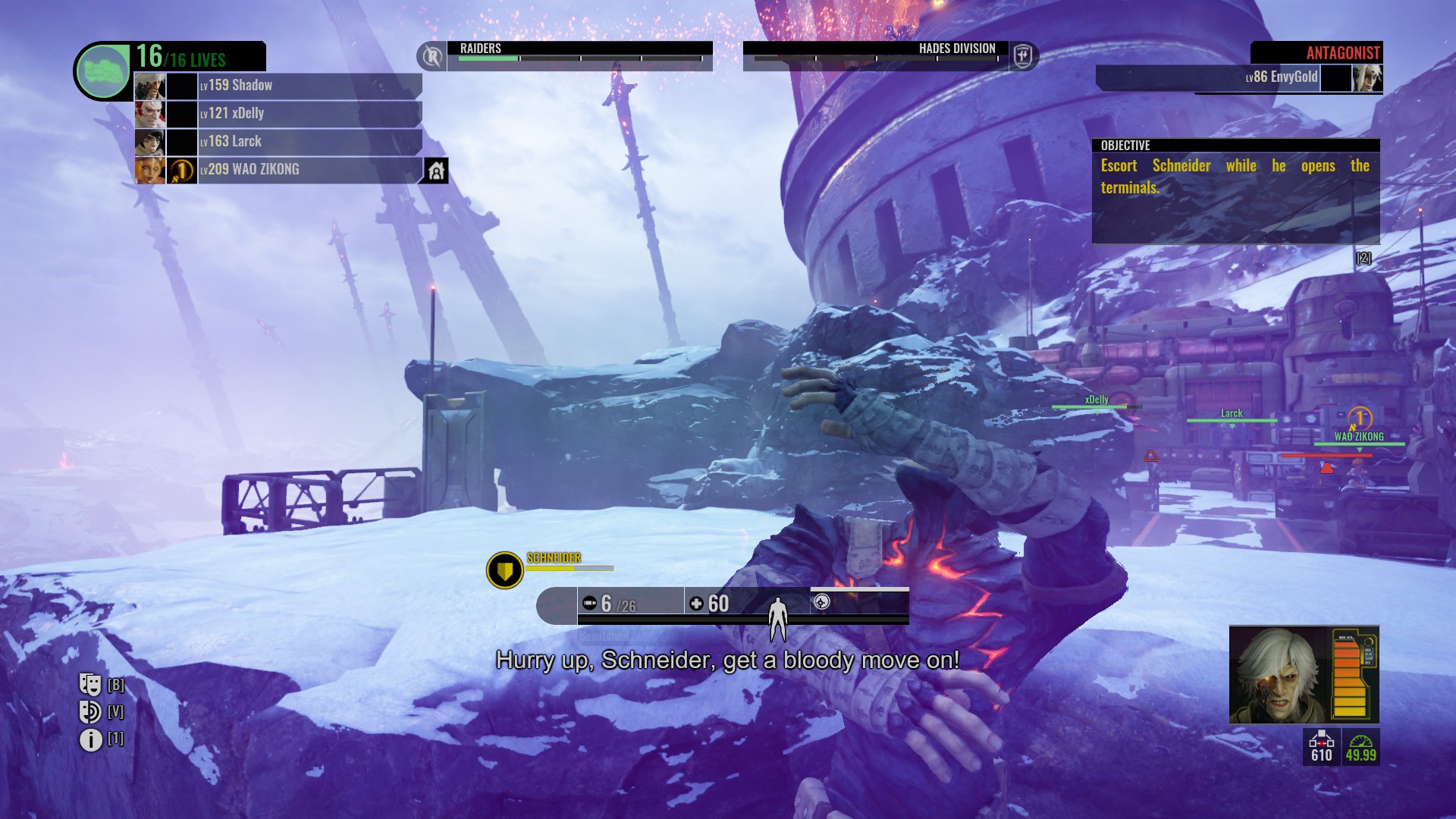The height and width of the screenshot is (819, 1456).
Task: Select the Shadow player row
Action: click(278, 86)
